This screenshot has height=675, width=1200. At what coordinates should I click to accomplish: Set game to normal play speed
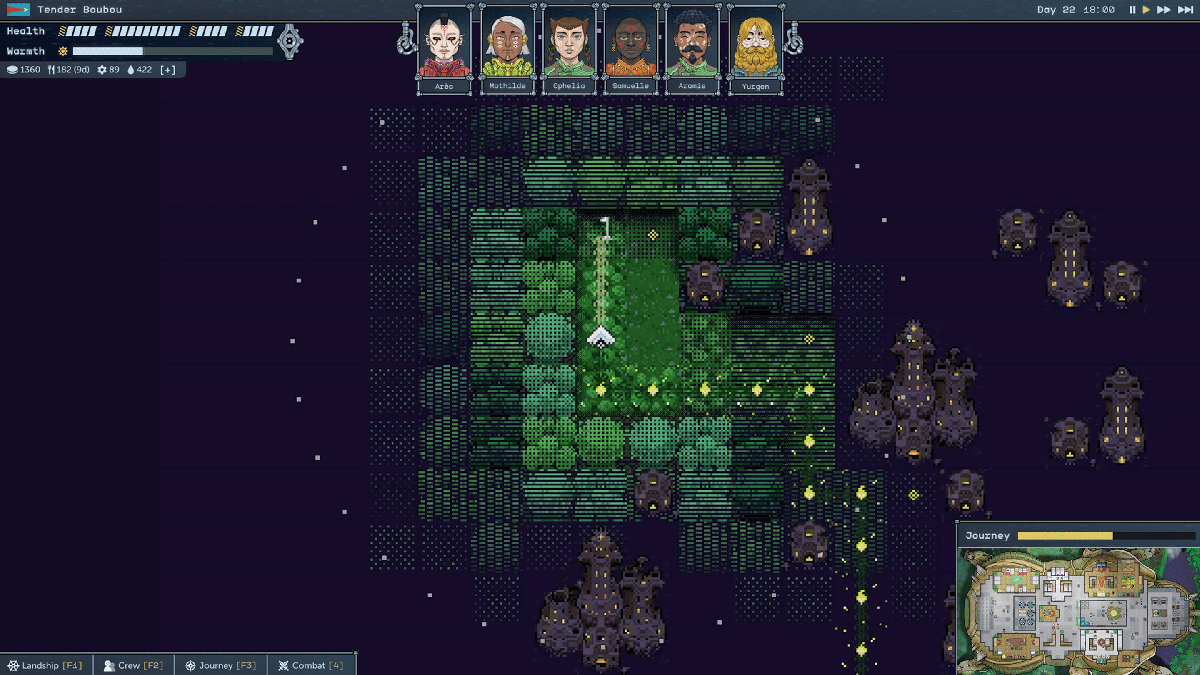[x=1146, y=10]
